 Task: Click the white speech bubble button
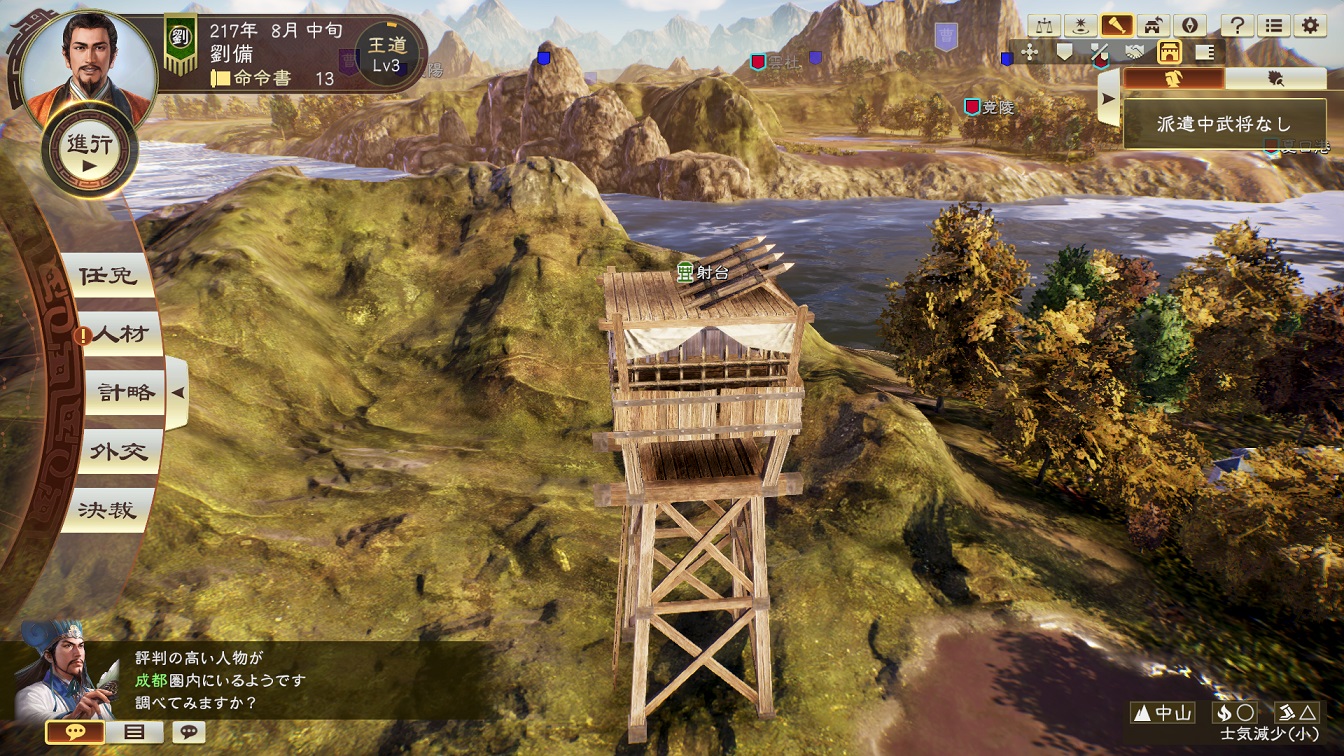click(x=187, y=732)
